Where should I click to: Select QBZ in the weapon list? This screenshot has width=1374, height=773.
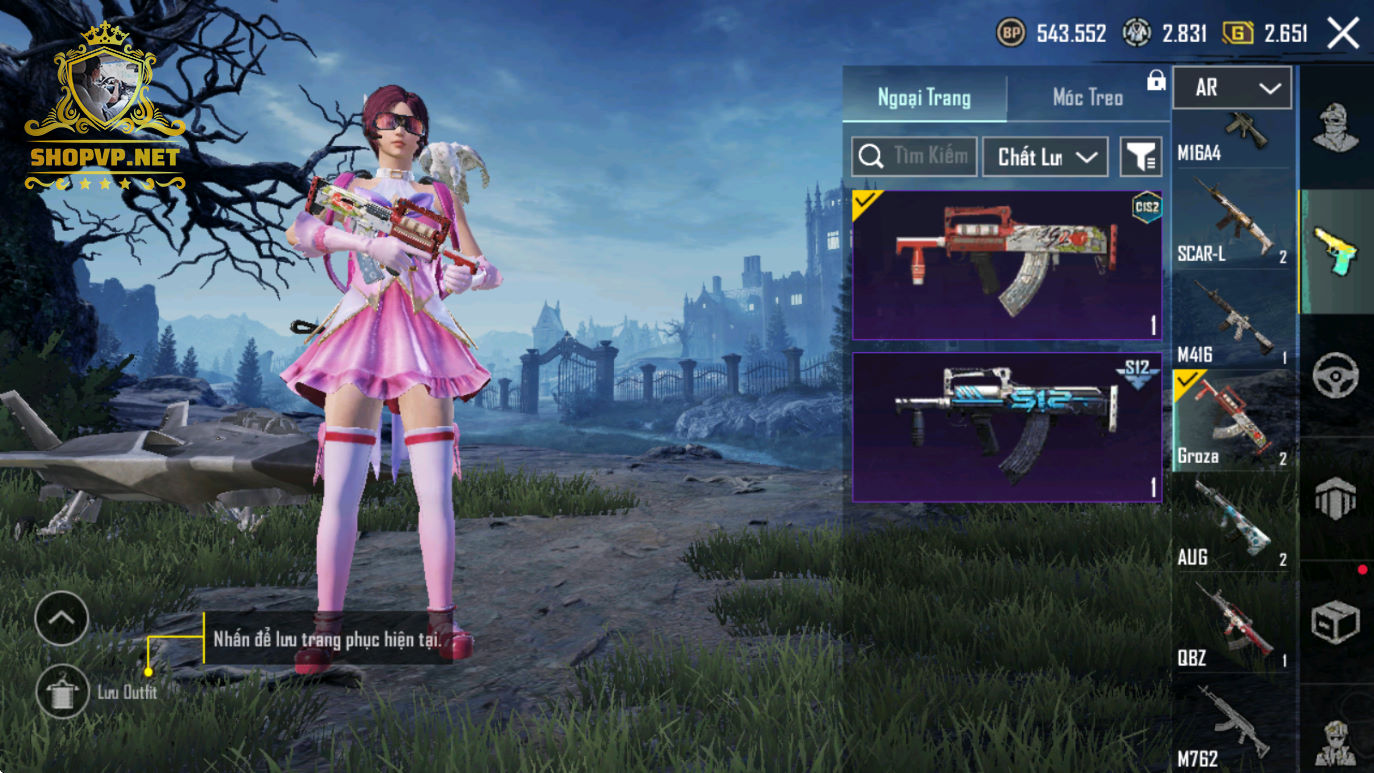[x=1232, y=626]
